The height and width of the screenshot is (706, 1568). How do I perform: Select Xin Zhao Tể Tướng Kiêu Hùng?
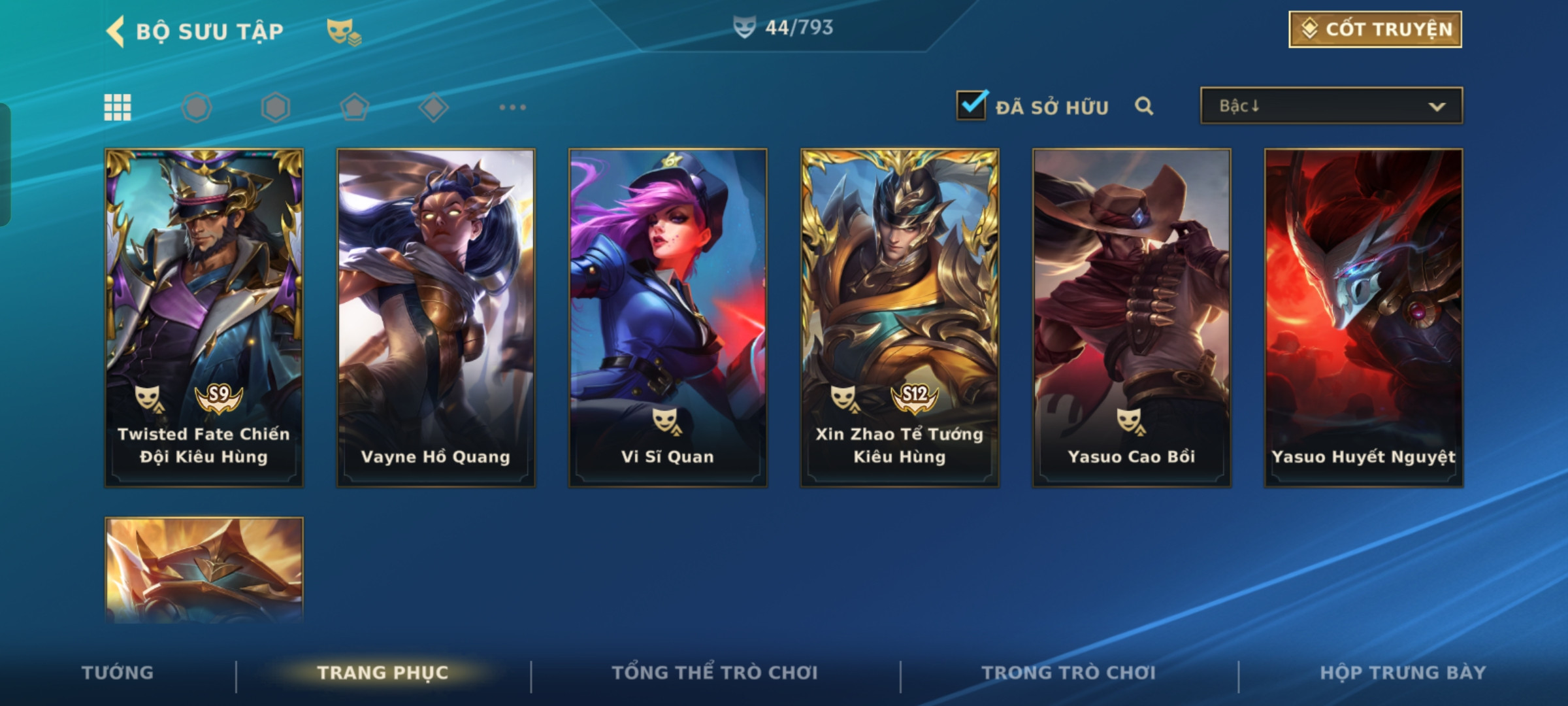pos(900,318)
